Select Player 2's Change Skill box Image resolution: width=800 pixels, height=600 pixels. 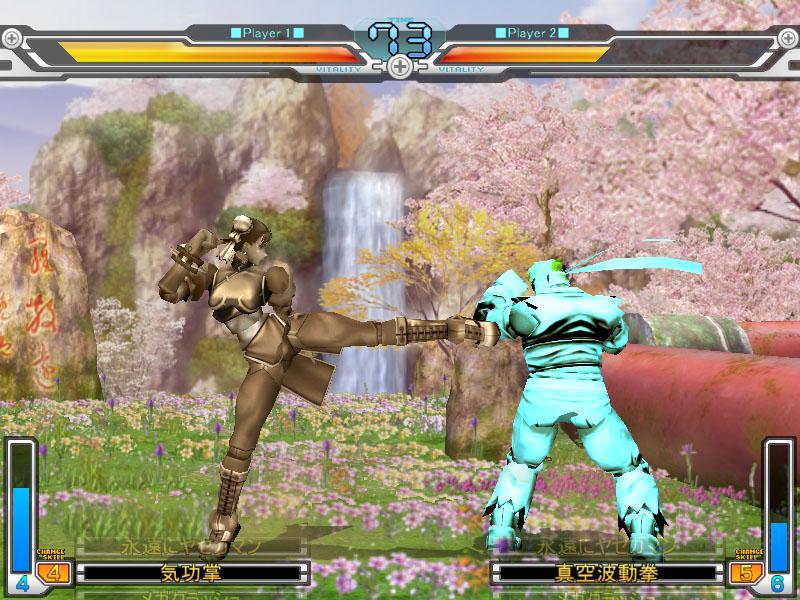pos(745,573)
